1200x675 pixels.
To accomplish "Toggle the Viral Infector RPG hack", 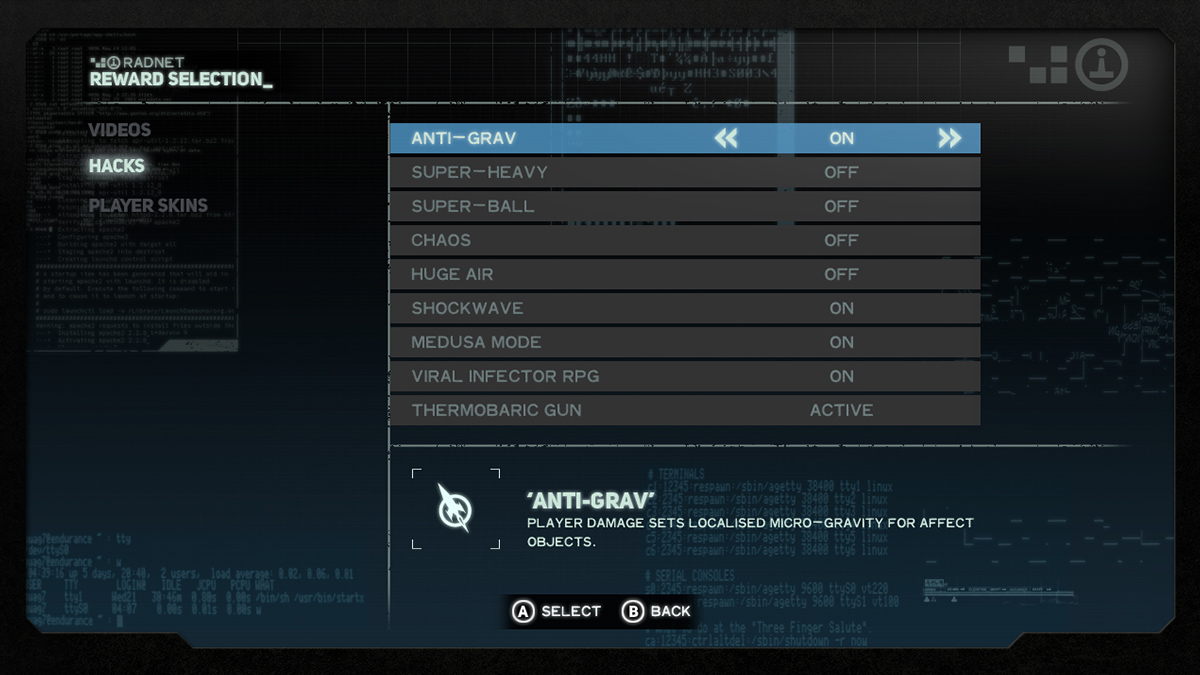I will click(684, 376).
